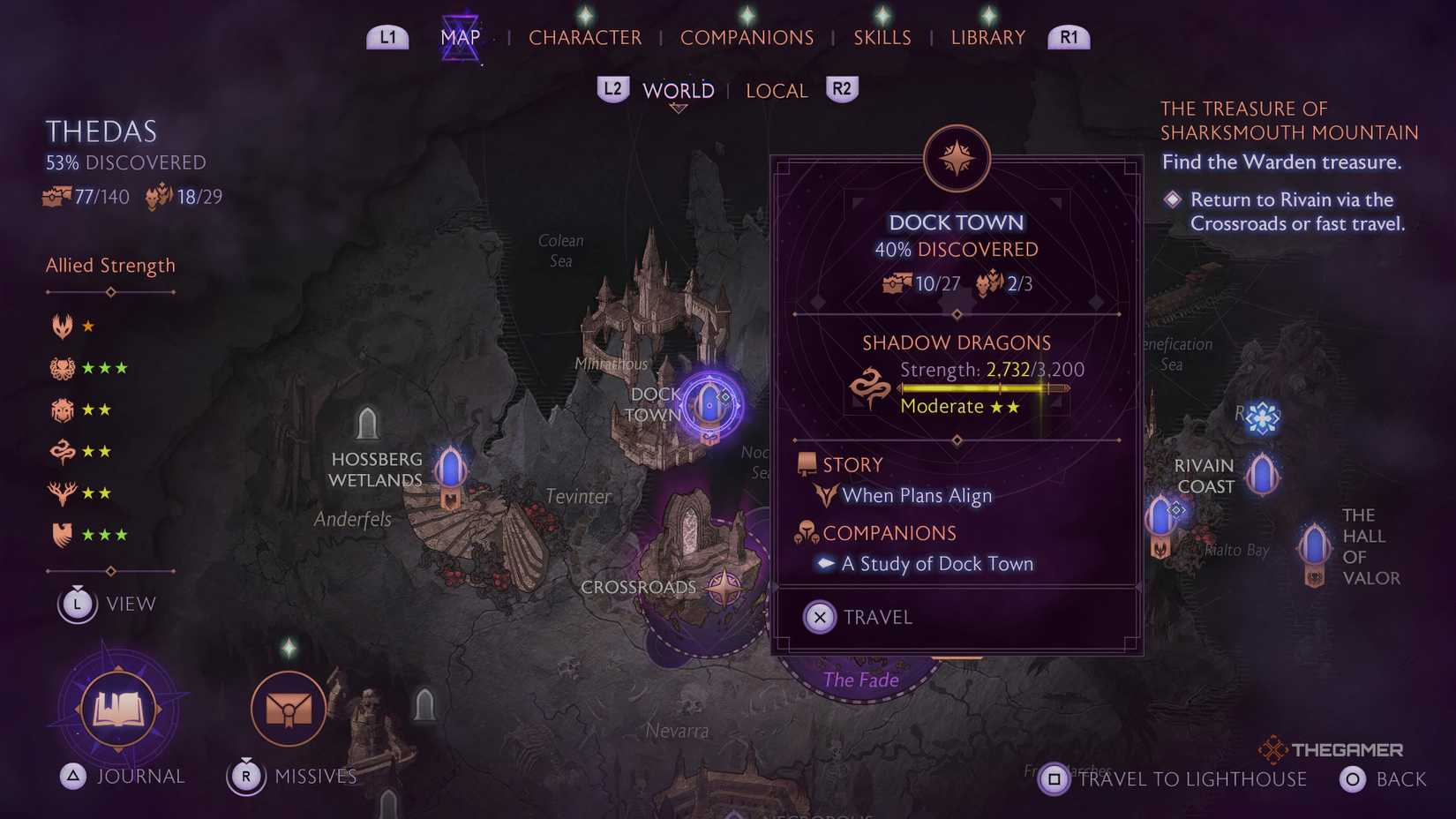Select the Hall of Valor map marker
This screenshot has height=819, width=1456.
pyautogui.click(x=1314, y=547)
